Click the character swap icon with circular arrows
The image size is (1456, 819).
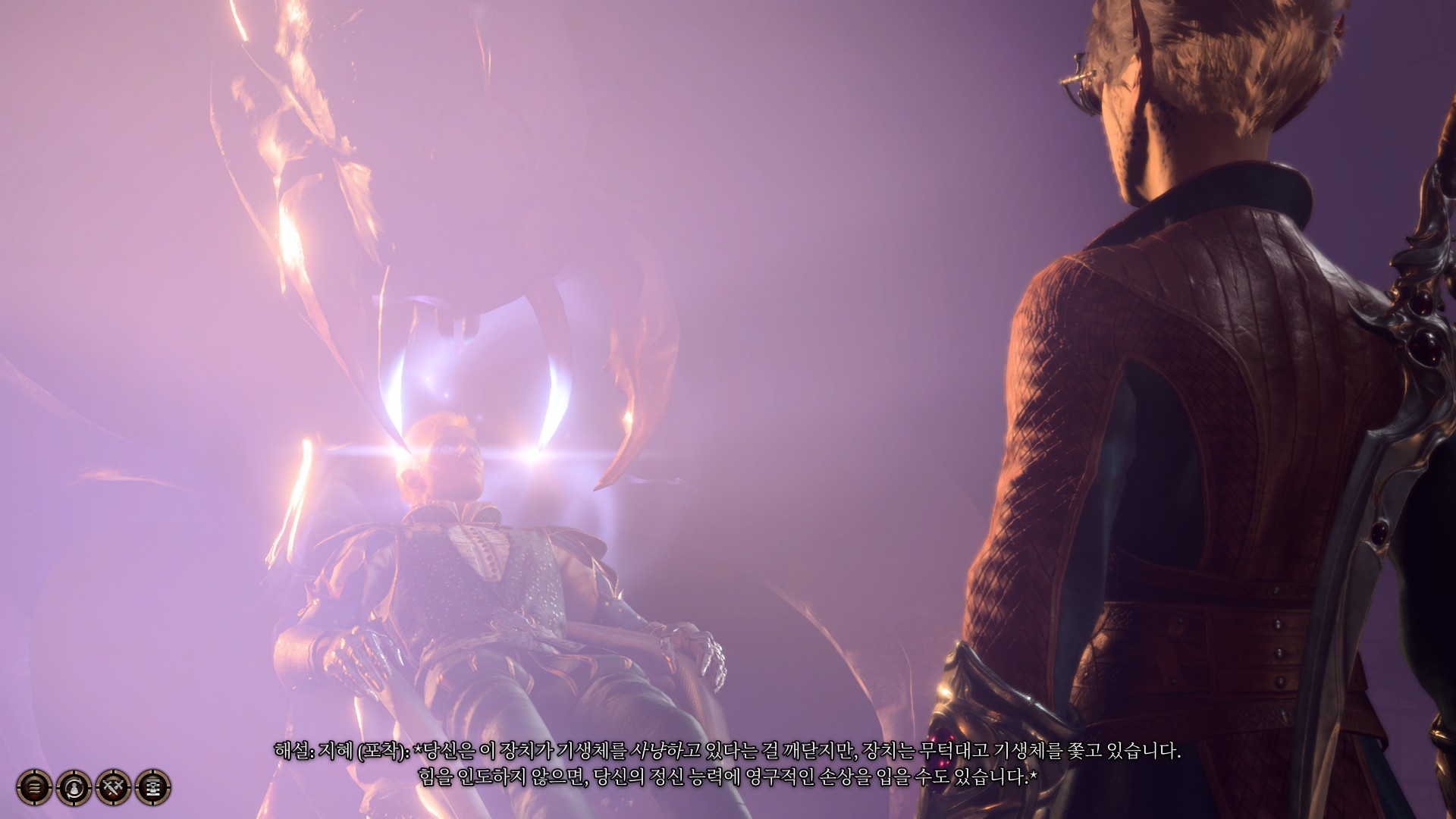74,788
